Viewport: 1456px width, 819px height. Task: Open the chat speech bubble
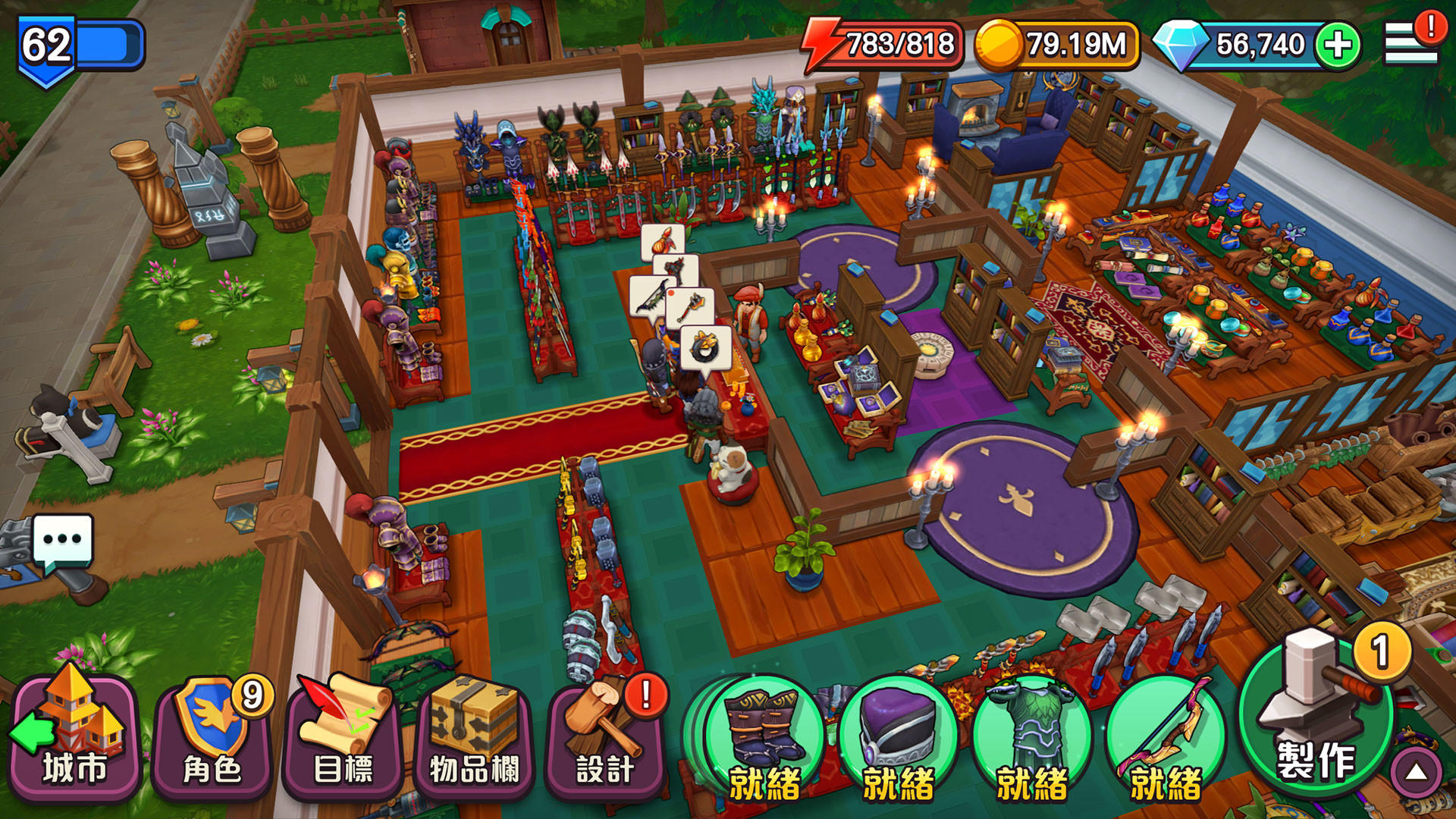[x=63, y=541]
